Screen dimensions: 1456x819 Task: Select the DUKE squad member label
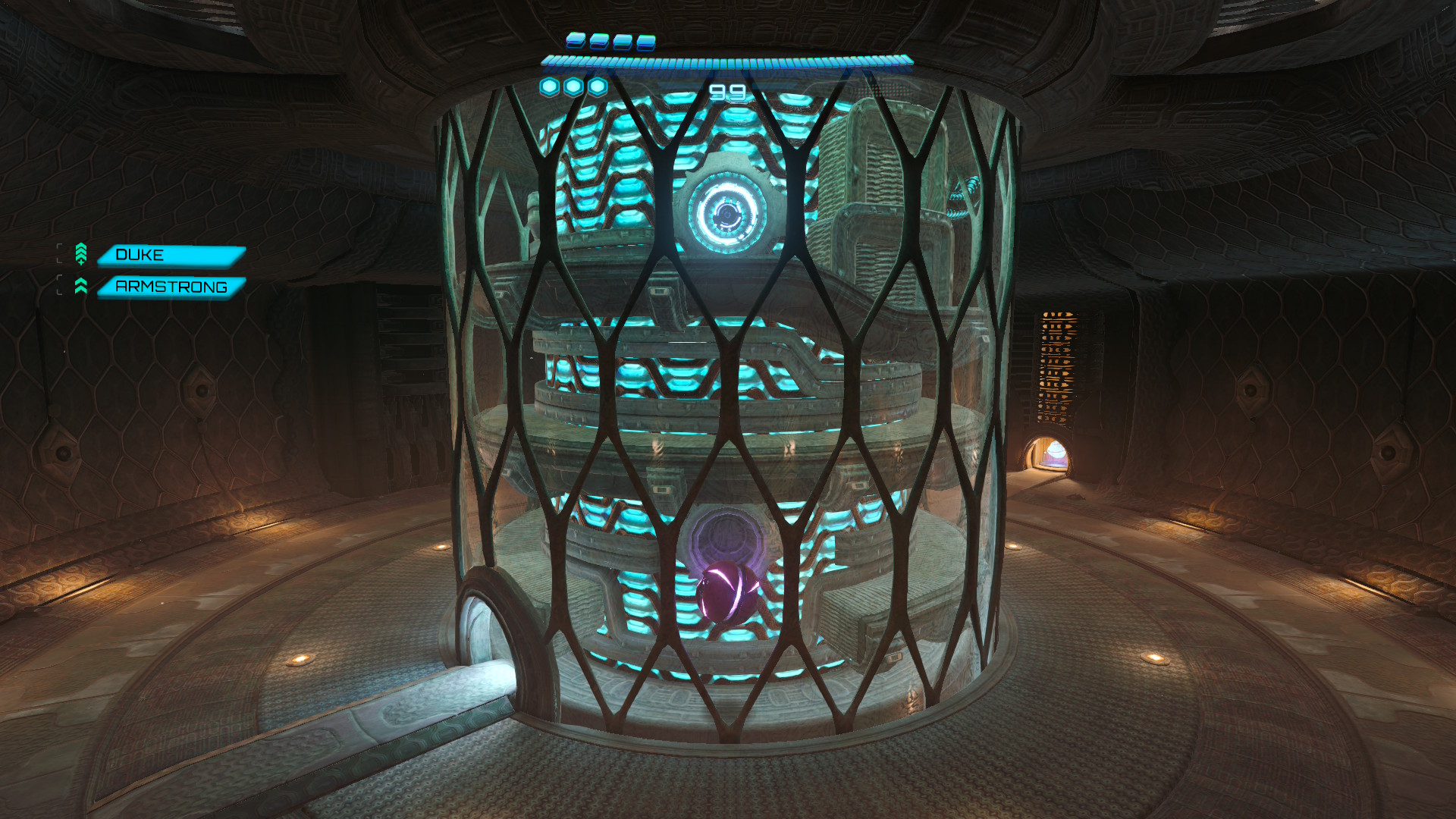[x=171, y=256]
